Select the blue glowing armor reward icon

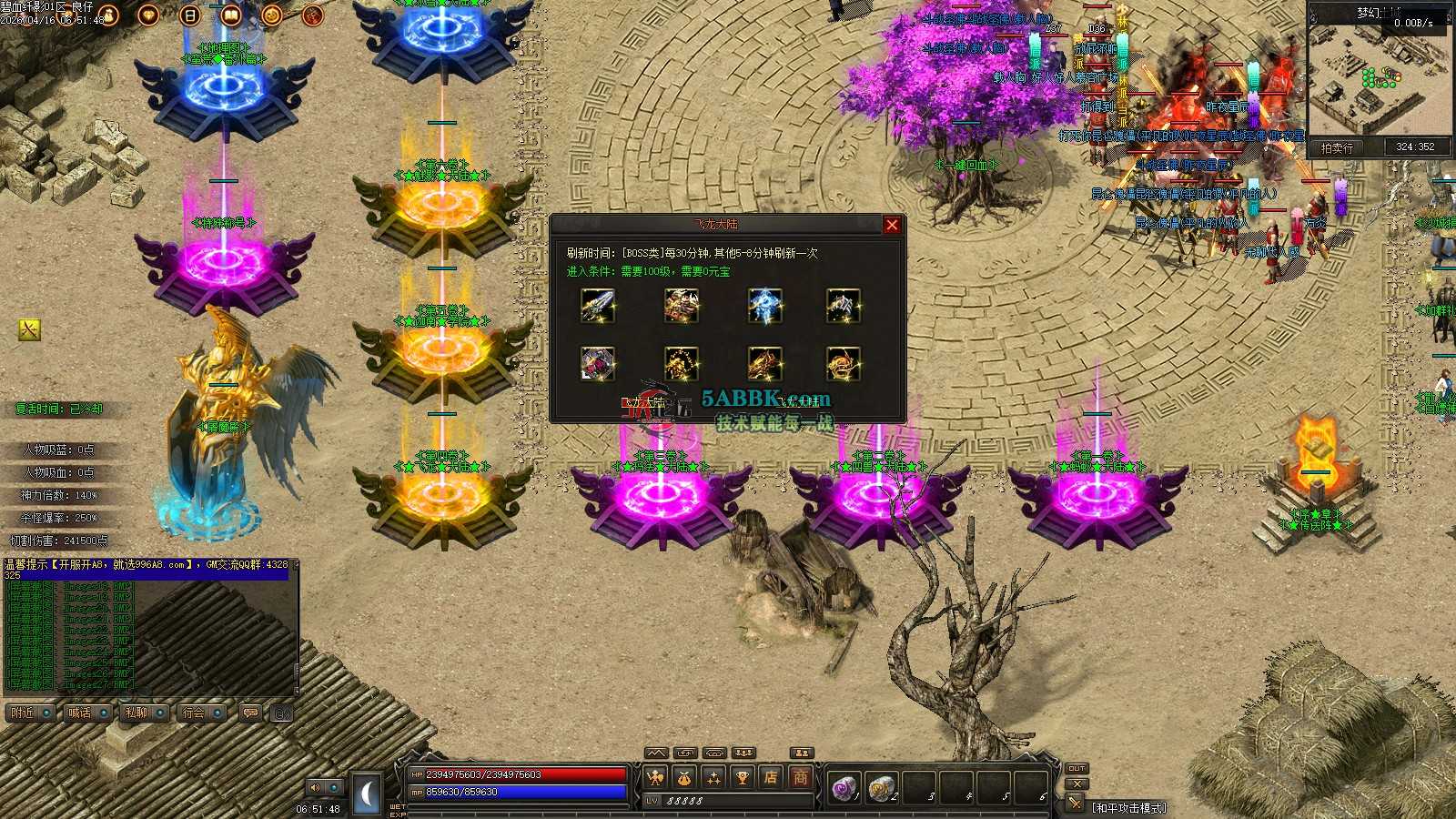(x=765, y=306)
